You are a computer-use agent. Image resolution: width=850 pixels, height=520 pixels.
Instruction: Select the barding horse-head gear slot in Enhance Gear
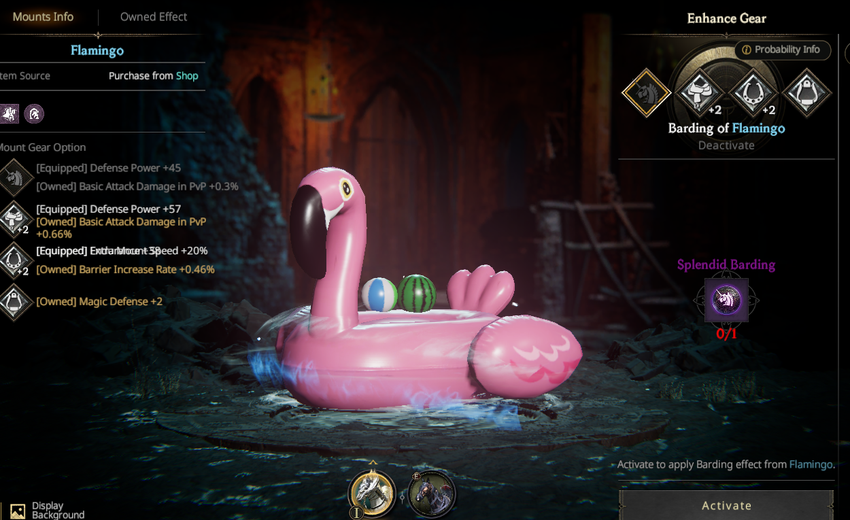646,93
